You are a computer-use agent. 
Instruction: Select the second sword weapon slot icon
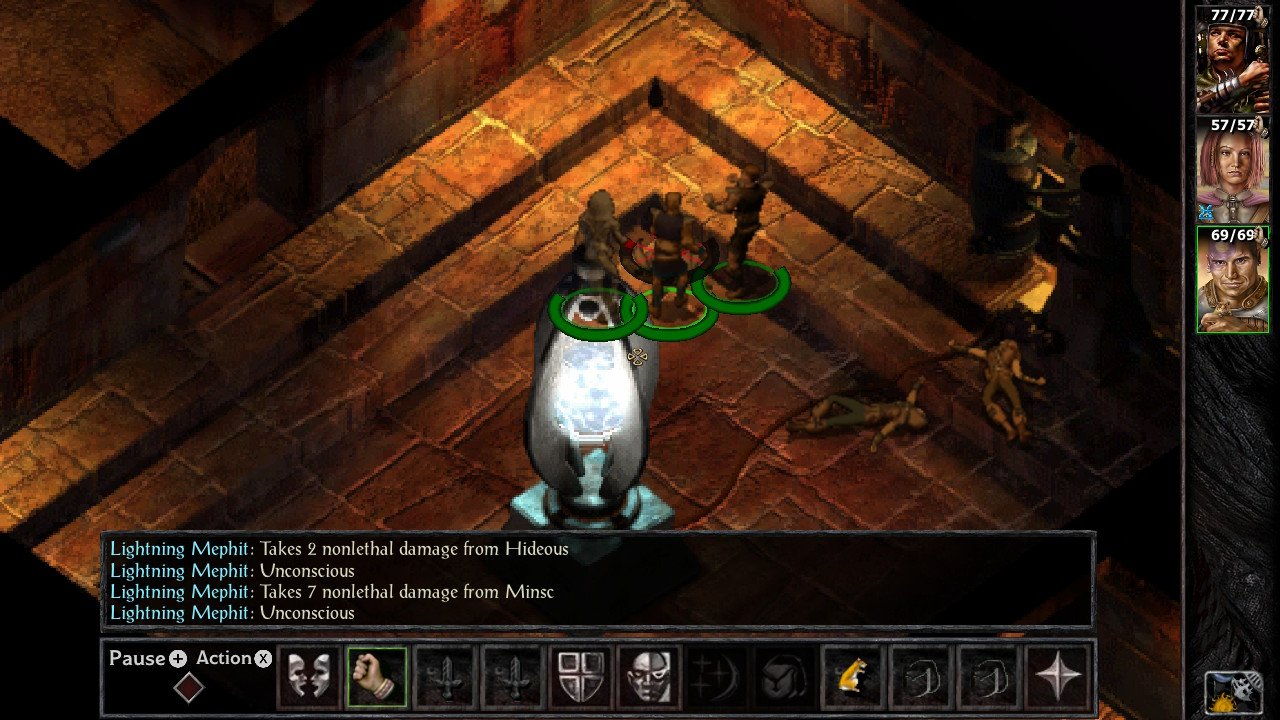click(513, 676)
